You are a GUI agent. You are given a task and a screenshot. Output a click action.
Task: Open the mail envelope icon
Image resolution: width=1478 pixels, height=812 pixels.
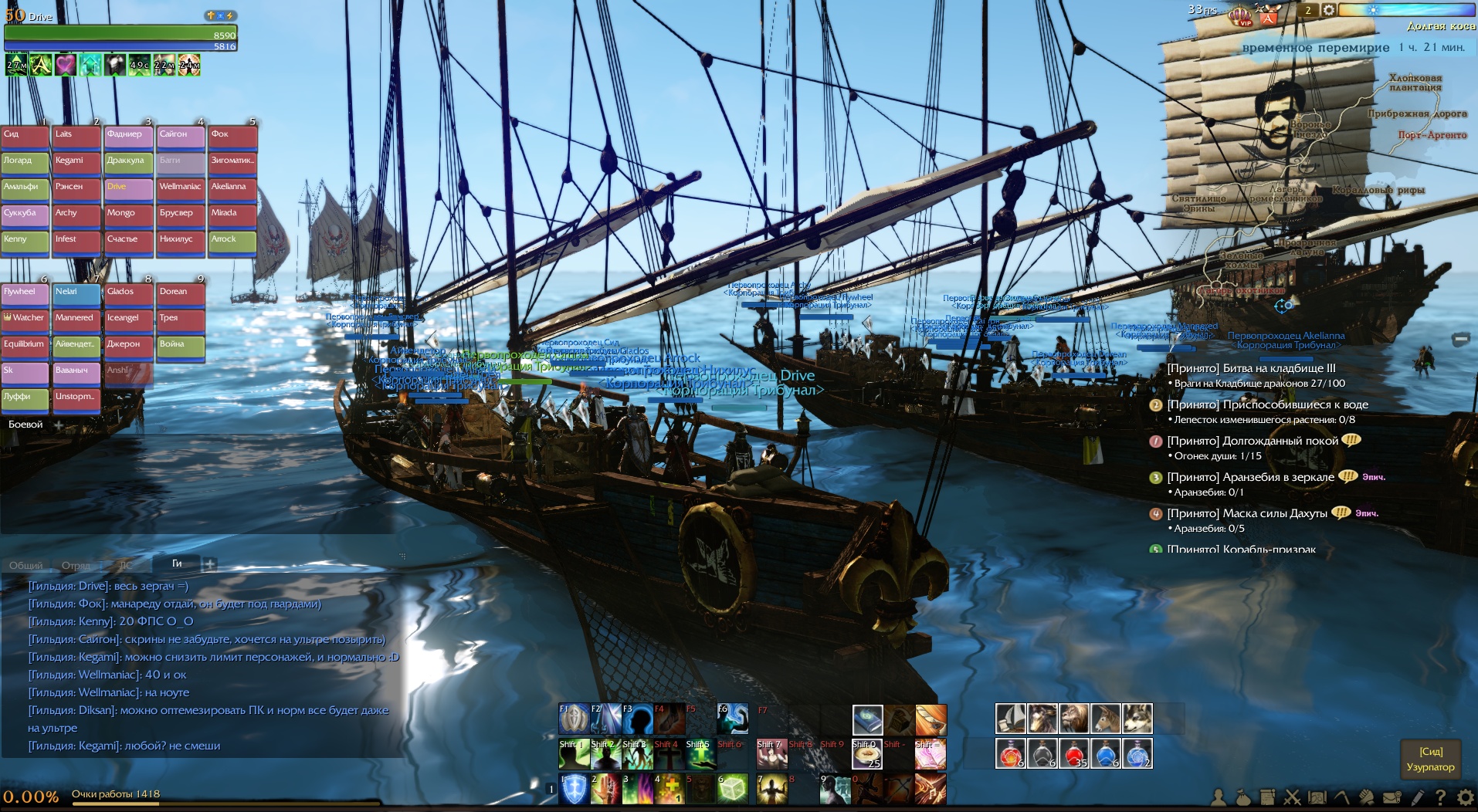point(1392,797)
